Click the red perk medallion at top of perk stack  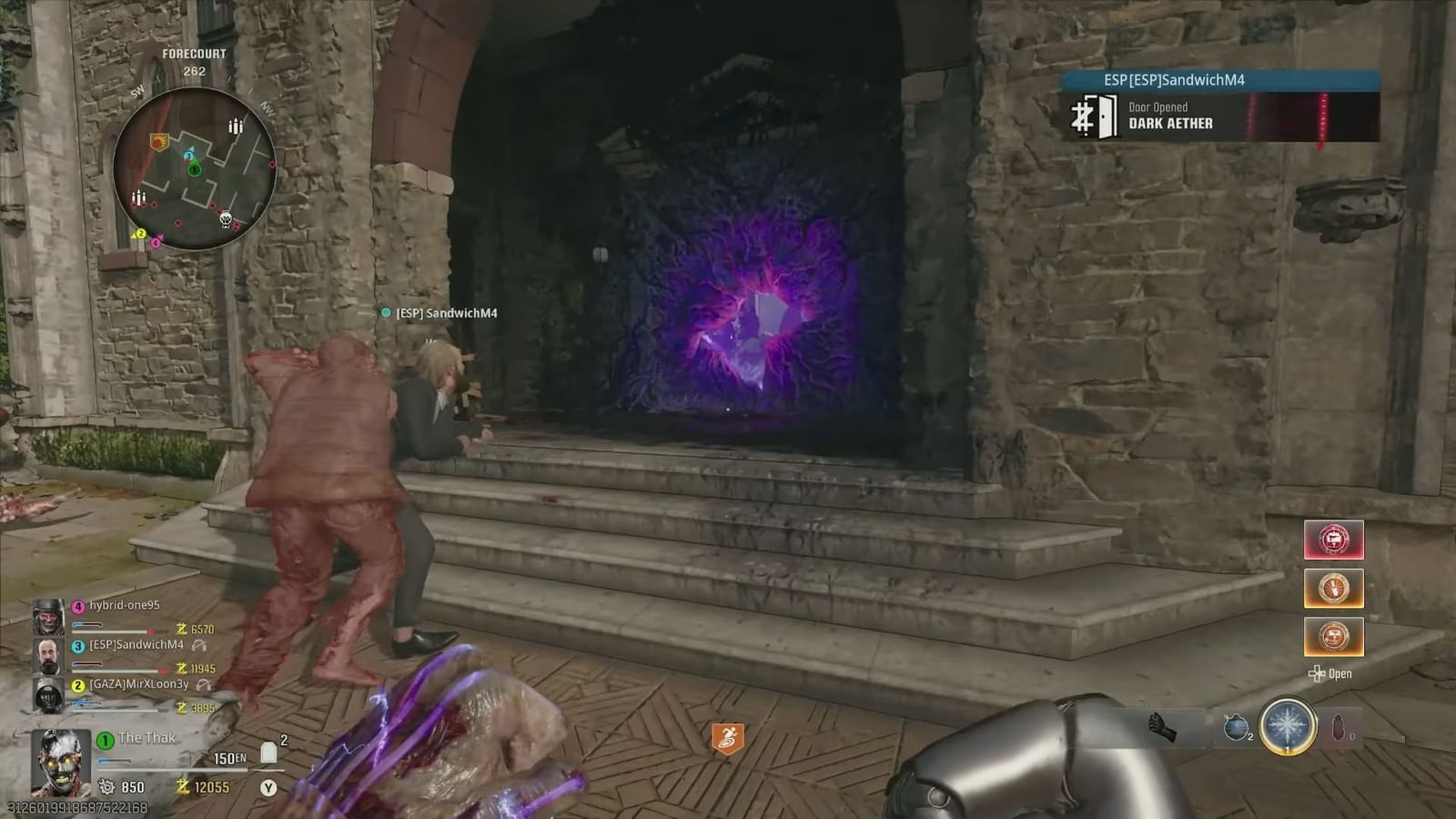pyautogui.click(x=1334, y=541)
